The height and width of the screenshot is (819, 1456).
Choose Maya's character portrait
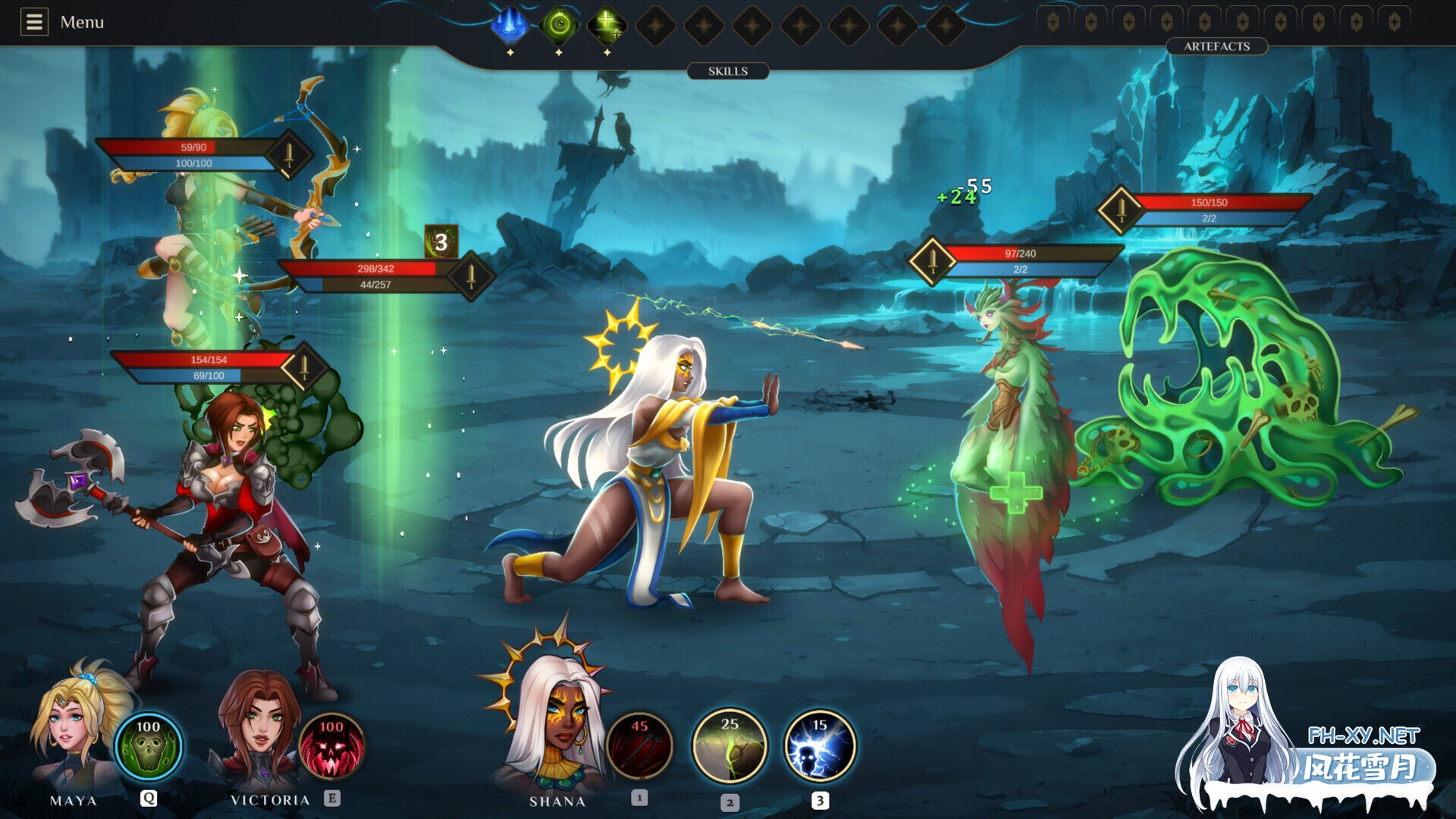click(72, 728)
